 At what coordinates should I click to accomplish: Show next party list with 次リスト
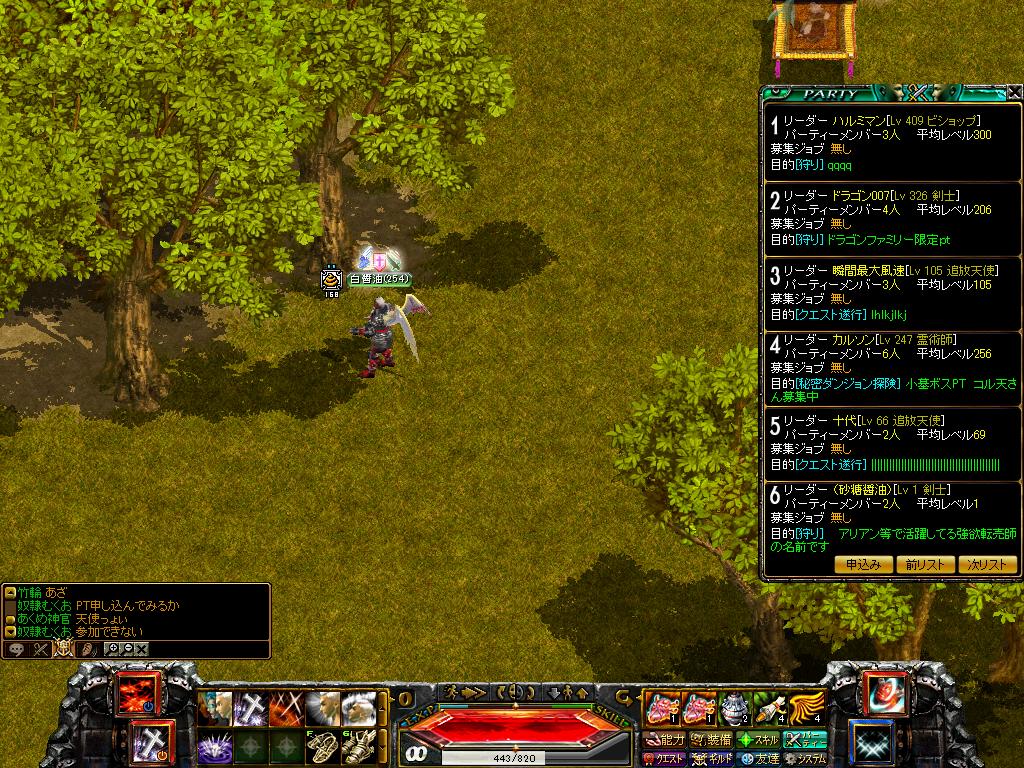pos(986,564)
